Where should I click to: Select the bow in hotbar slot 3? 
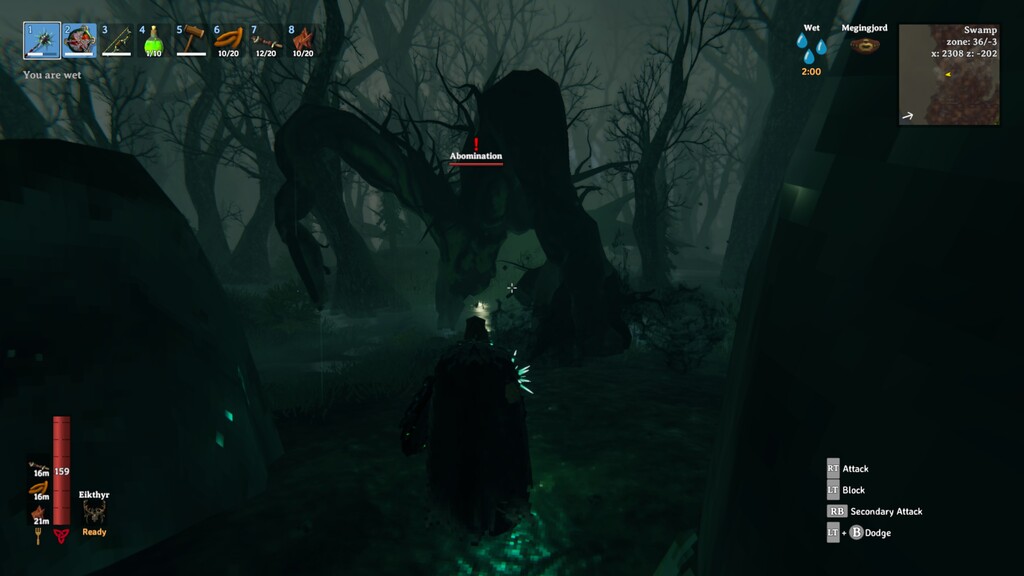[x=117, y=41]
